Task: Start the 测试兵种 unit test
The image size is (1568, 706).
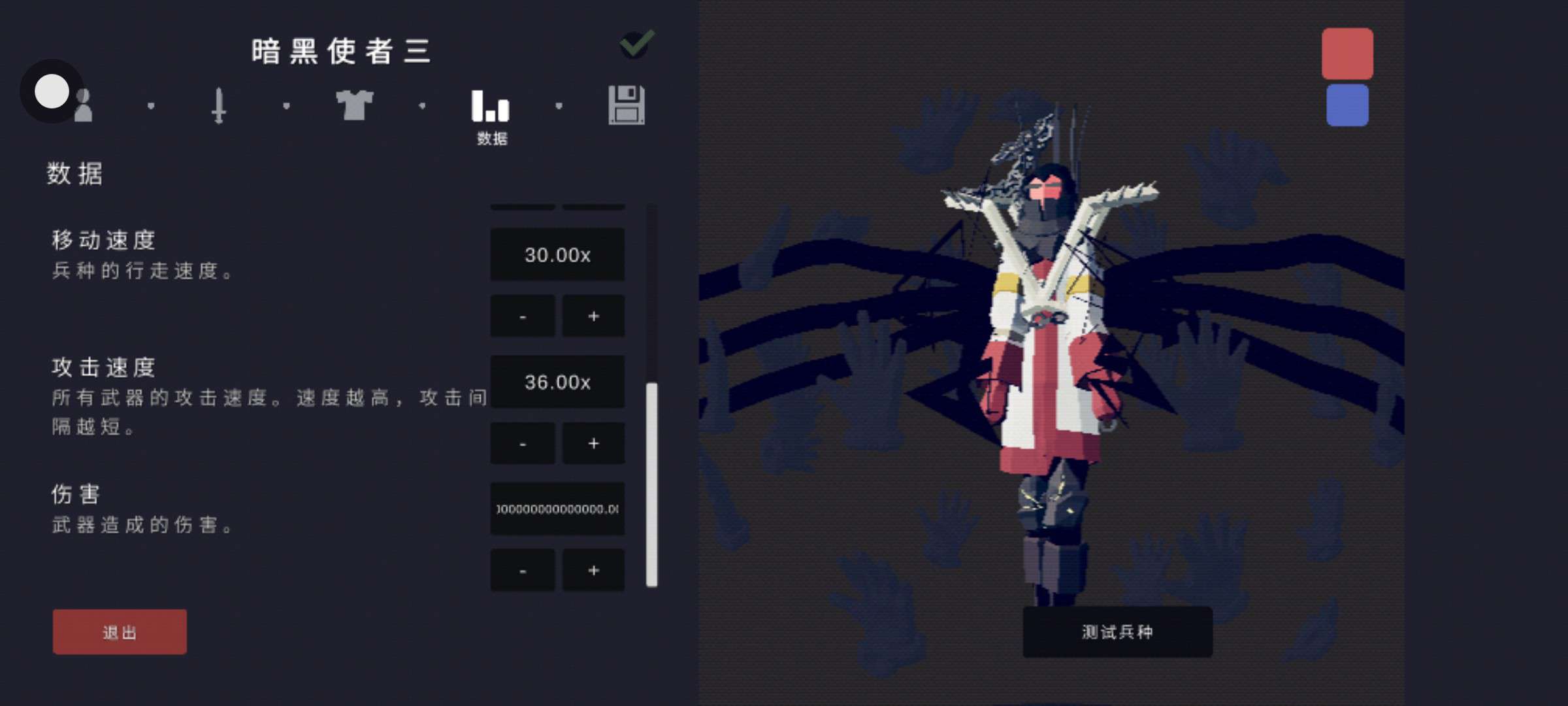Action: coord(1117,631)
